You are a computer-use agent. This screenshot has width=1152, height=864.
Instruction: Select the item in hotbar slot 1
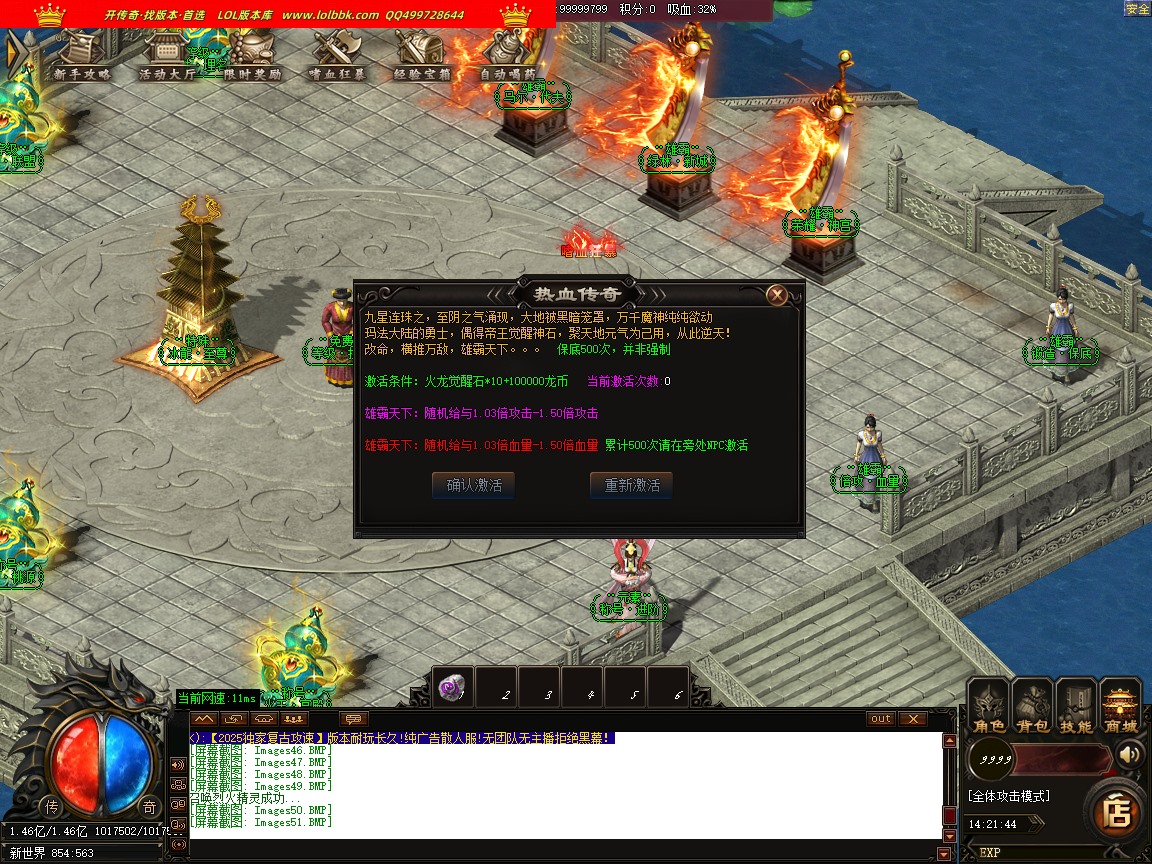click(453, 687)
